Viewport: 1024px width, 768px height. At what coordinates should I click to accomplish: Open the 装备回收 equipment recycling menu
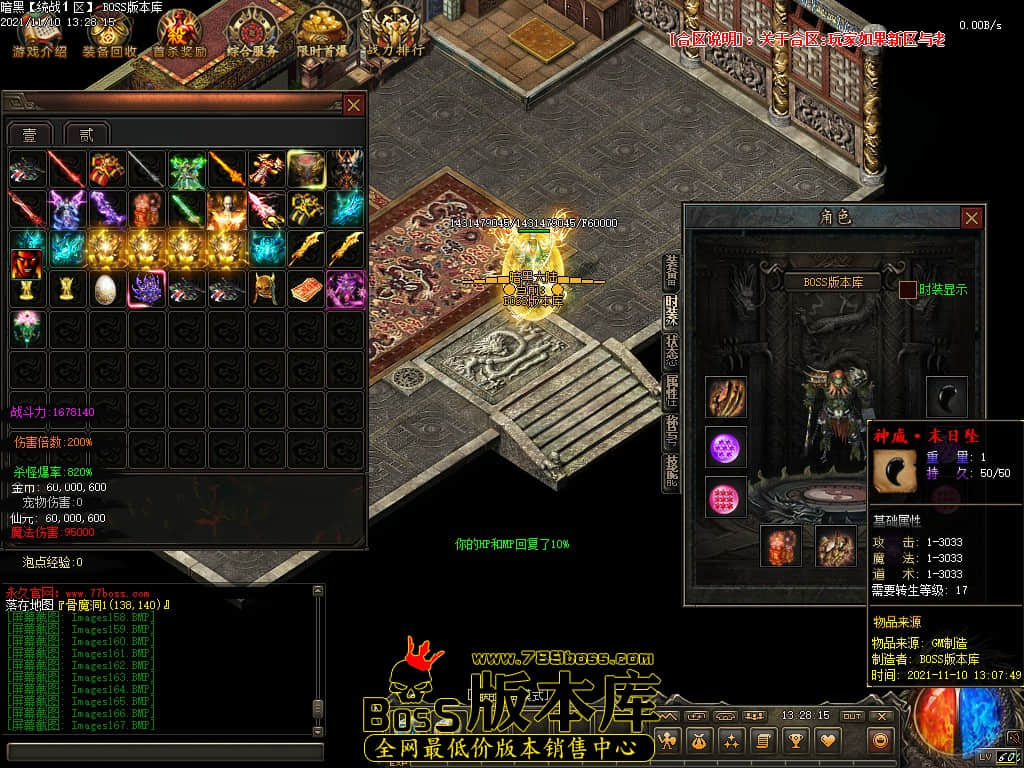point(111,33)
